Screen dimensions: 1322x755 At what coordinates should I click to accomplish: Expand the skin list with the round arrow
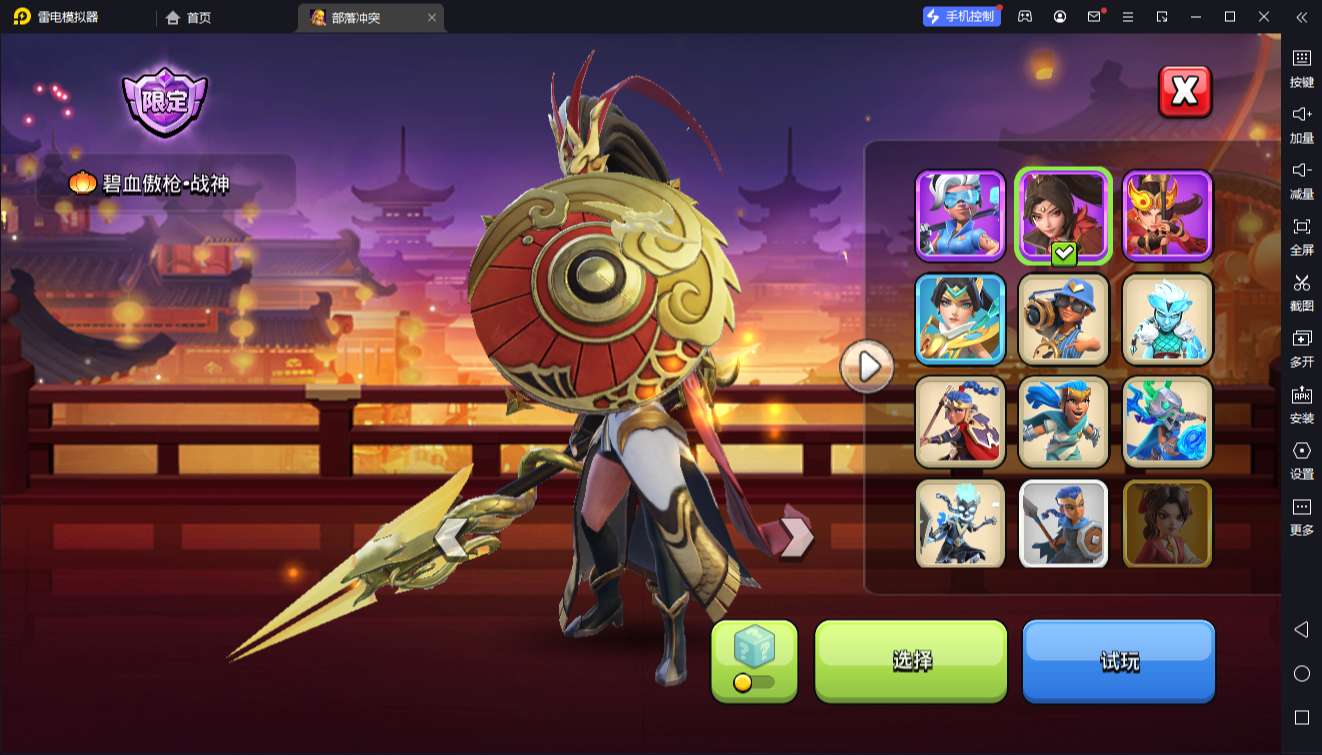pyautogui.click(x=867, y=368)
